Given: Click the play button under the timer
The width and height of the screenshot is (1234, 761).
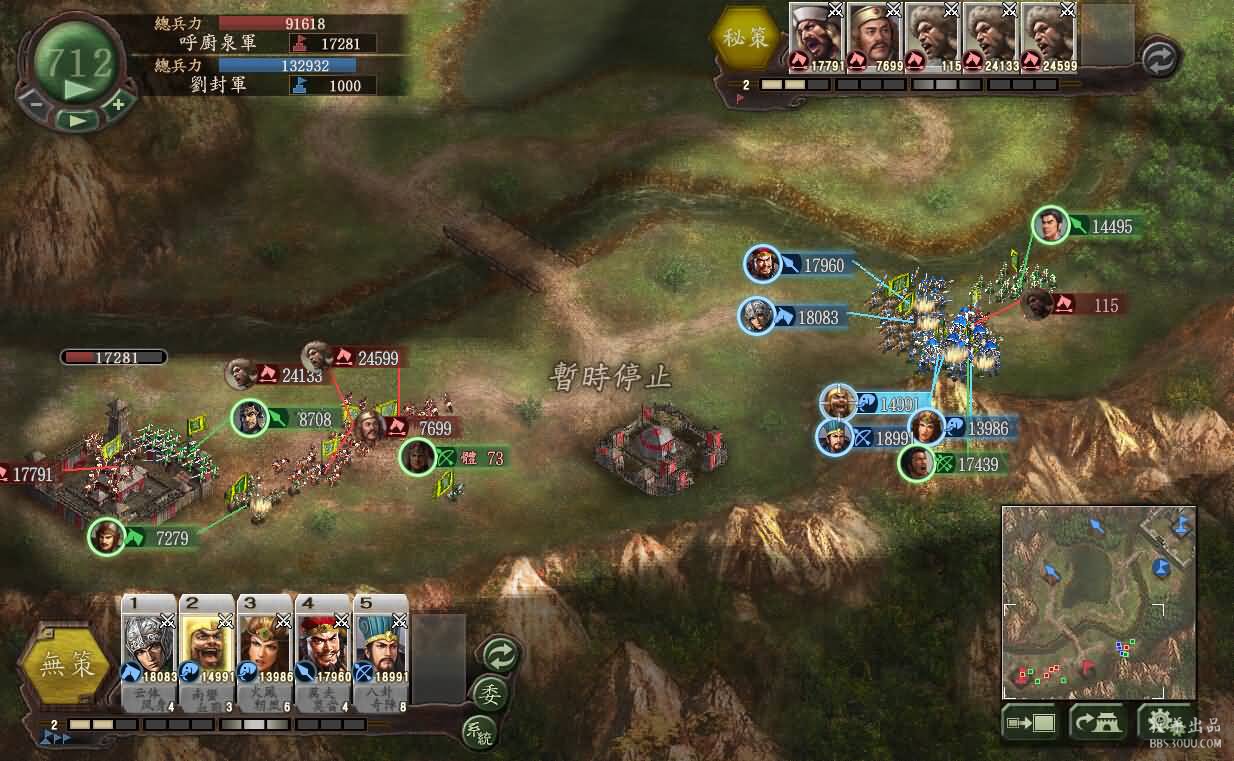Looking at the screenshot, I should tap(76, 119).
